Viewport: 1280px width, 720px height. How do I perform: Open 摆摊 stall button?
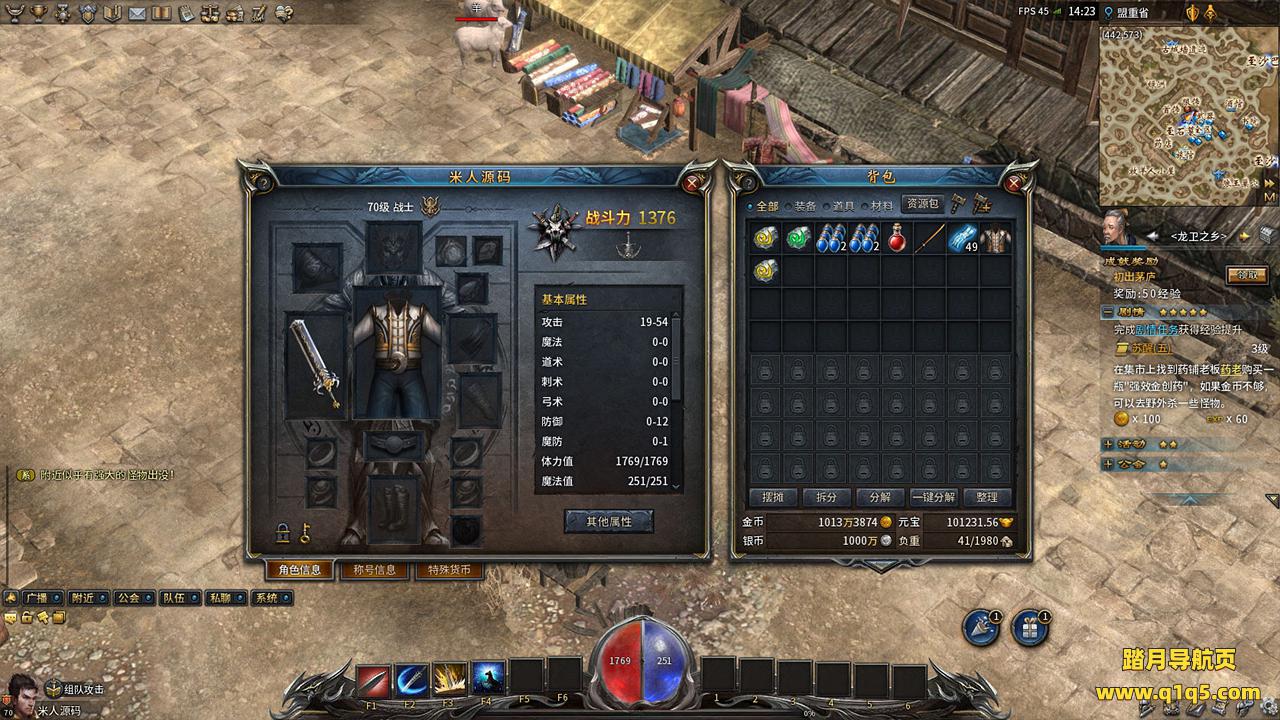coord(773,497)
